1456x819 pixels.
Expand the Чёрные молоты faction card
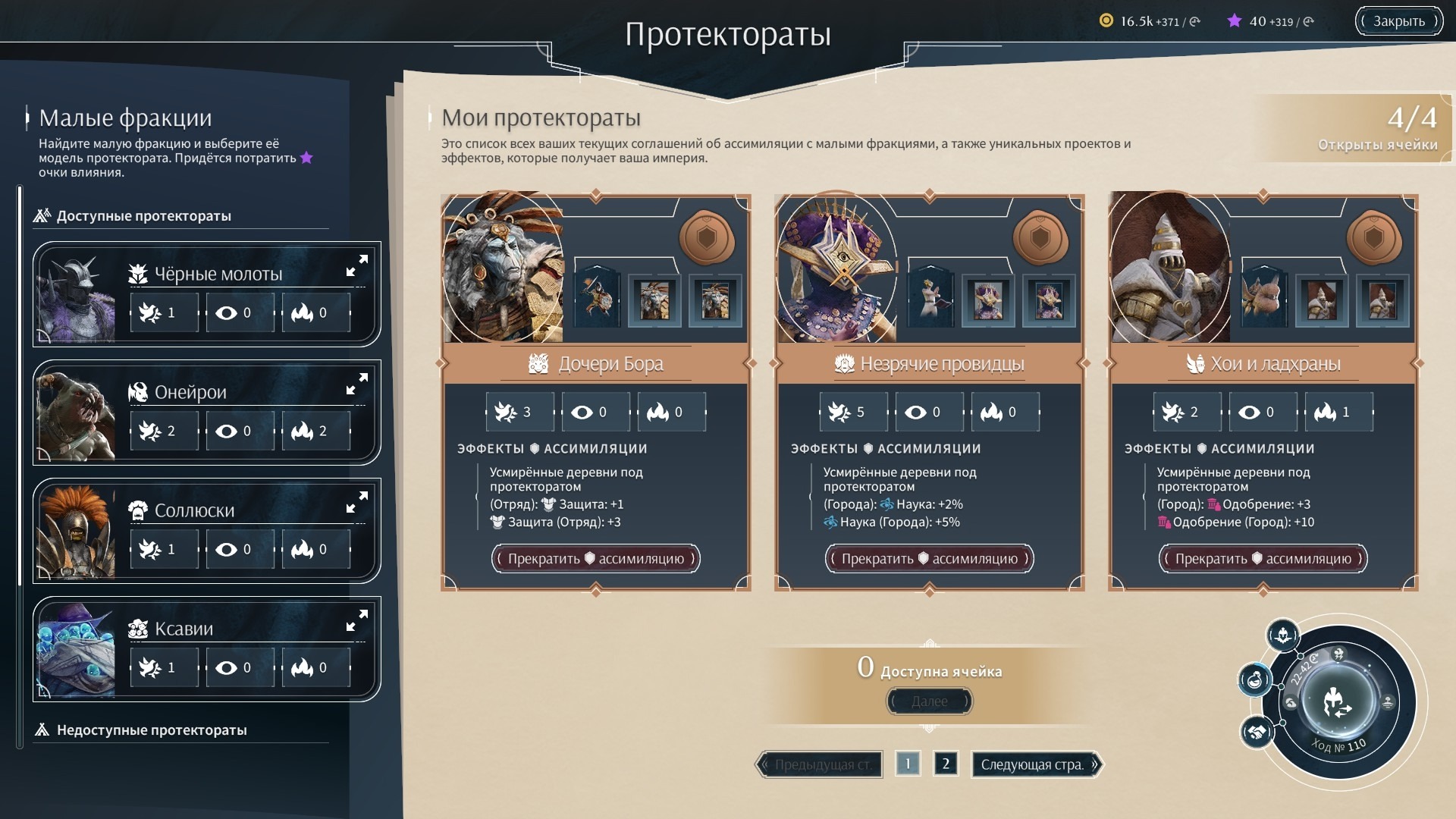pyautogui.click(x=356, y=265)
